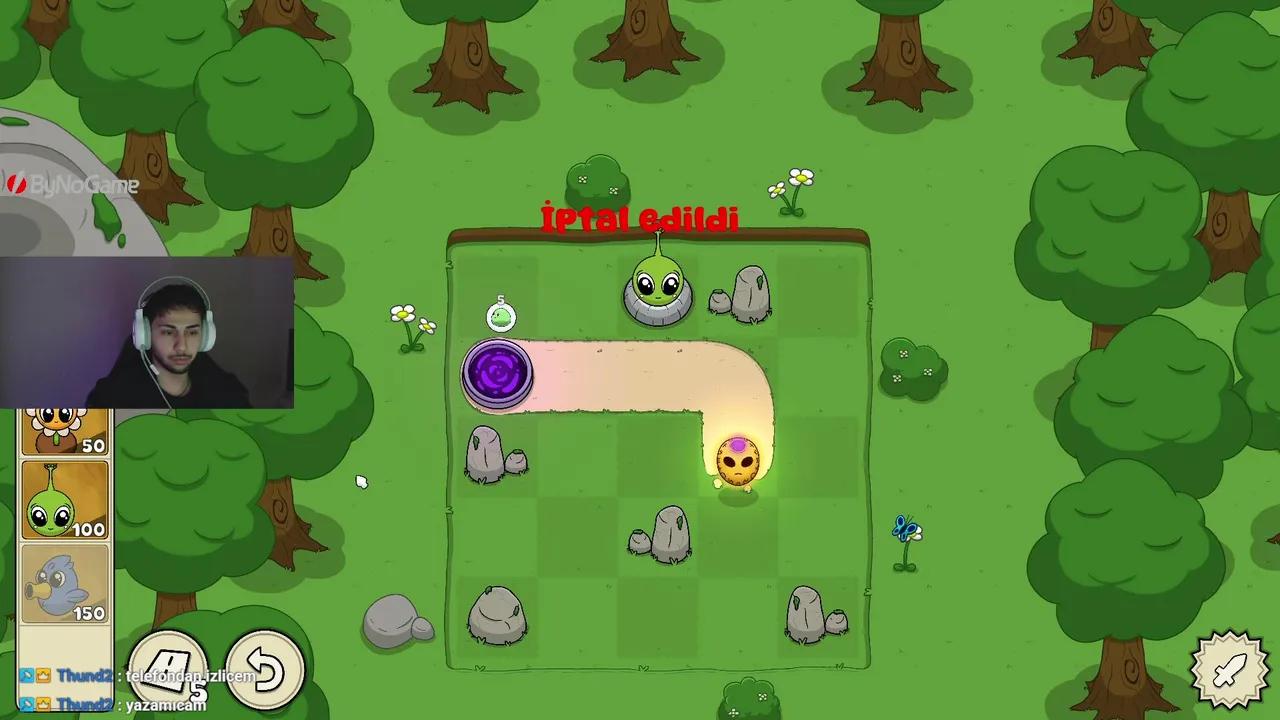The height and width of the screenshot is (720, 1280).
Task: Click the glowing alien egg on the path
Action: [738, 460]
